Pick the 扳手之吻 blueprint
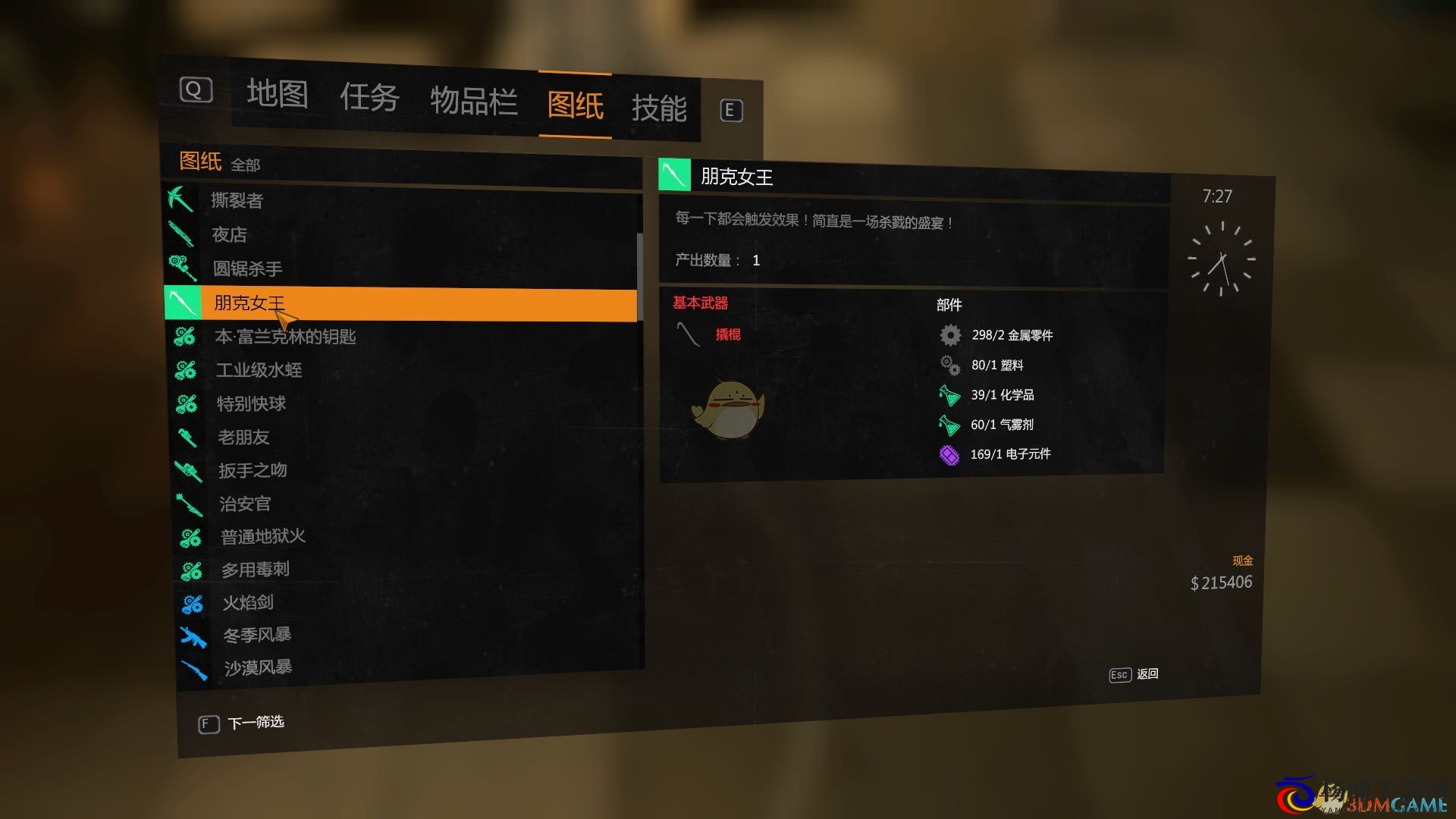Viewport: 1456px width, 819px height. [x=253, y=470]
